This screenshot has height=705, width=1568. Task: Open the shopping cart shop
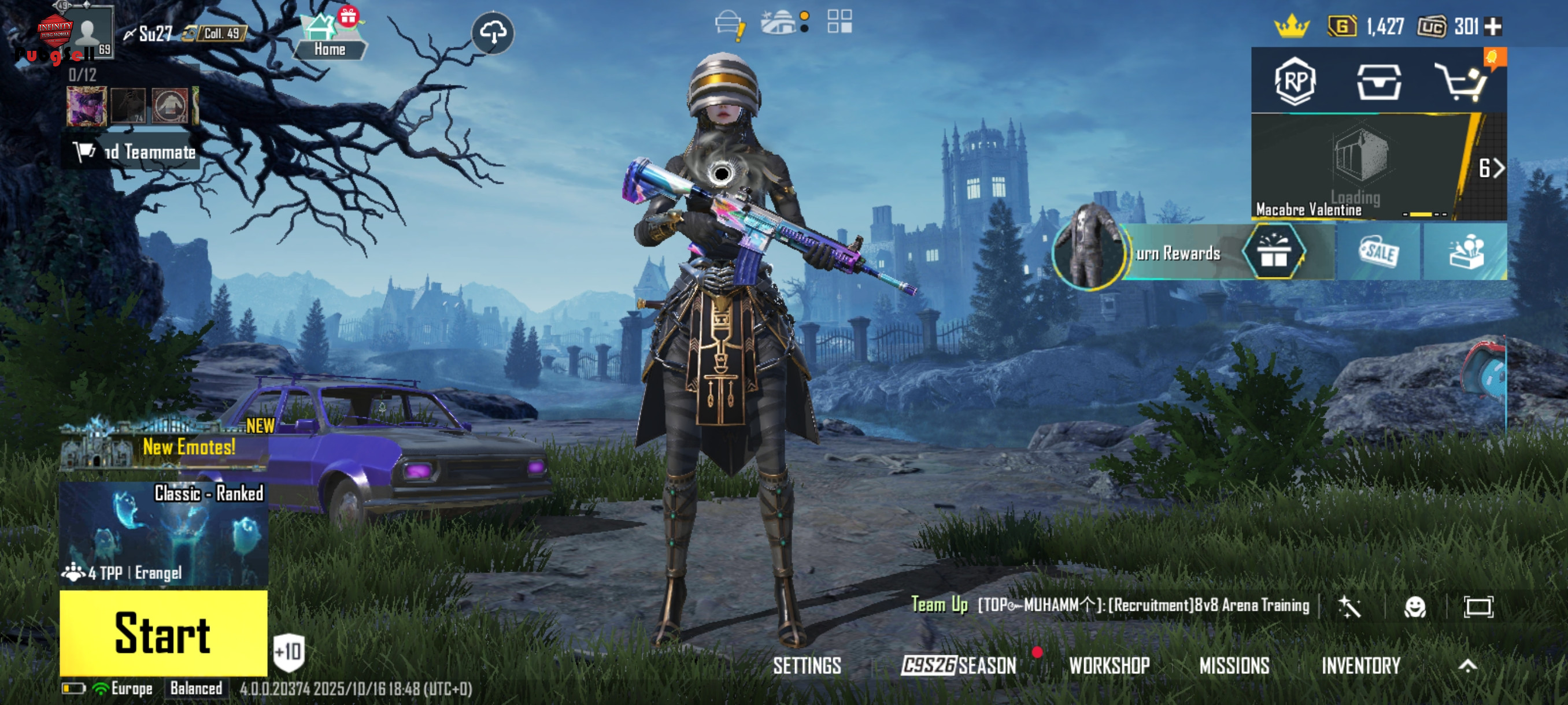tap(1462, 81)
